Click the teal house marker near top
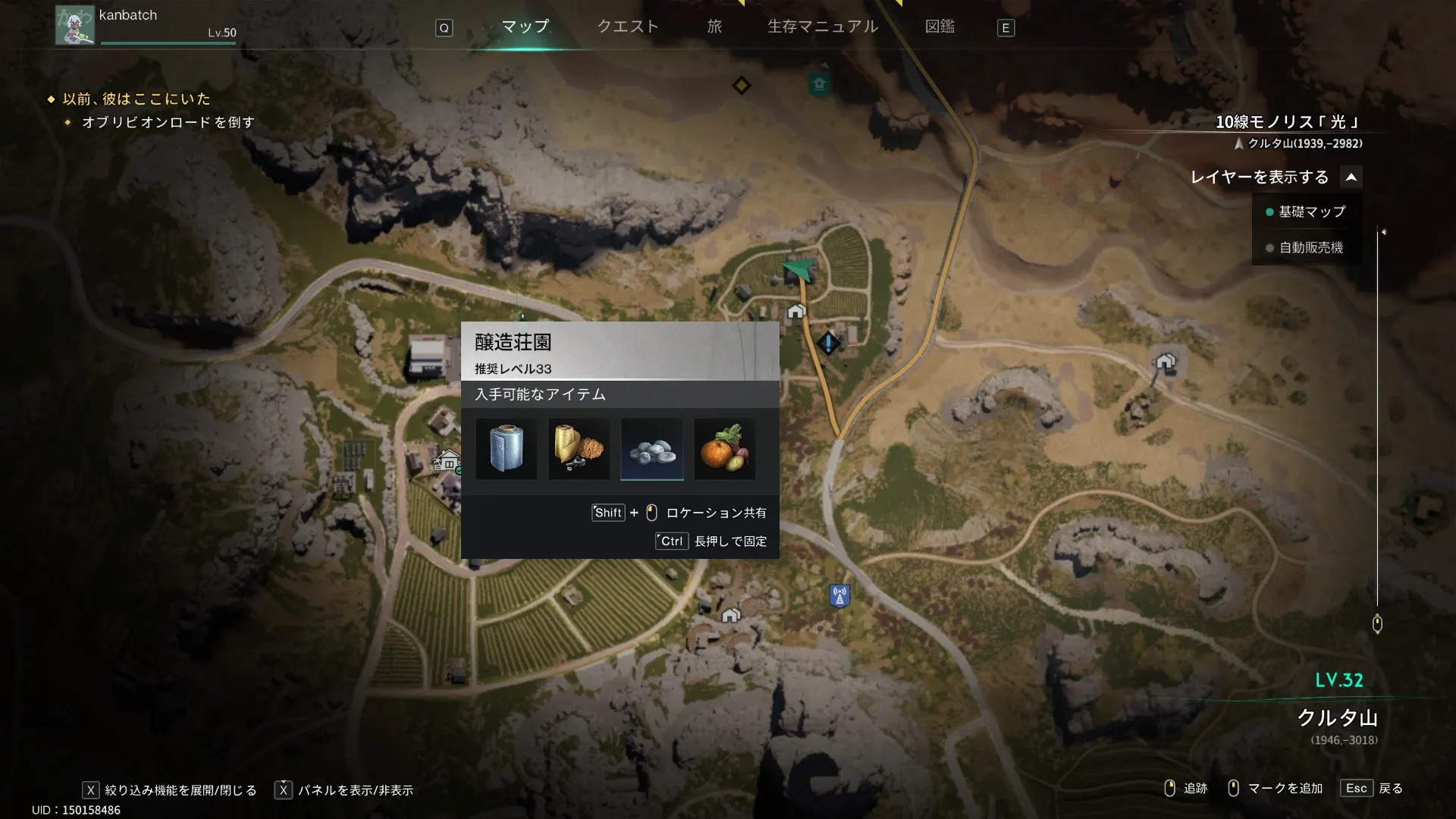 click(818, 83)
